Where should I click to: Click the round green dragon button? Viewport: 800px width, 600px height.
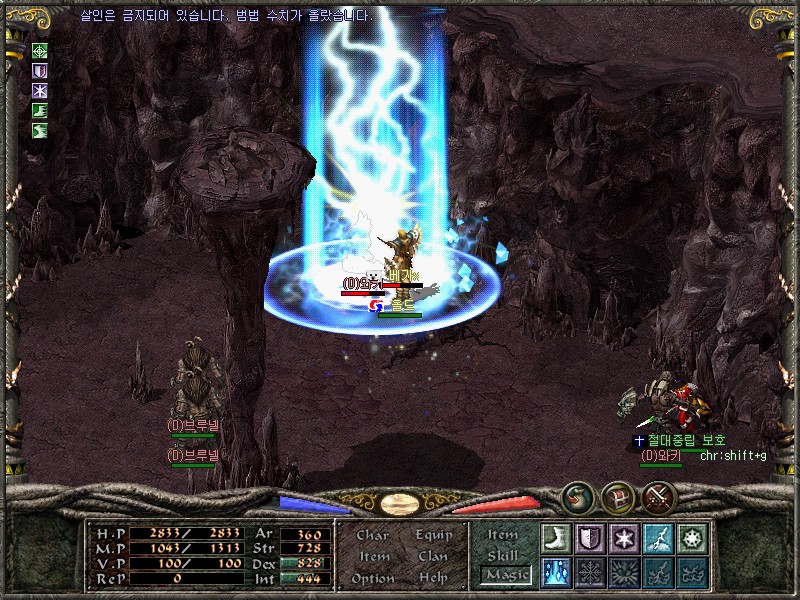coord(577,495)
